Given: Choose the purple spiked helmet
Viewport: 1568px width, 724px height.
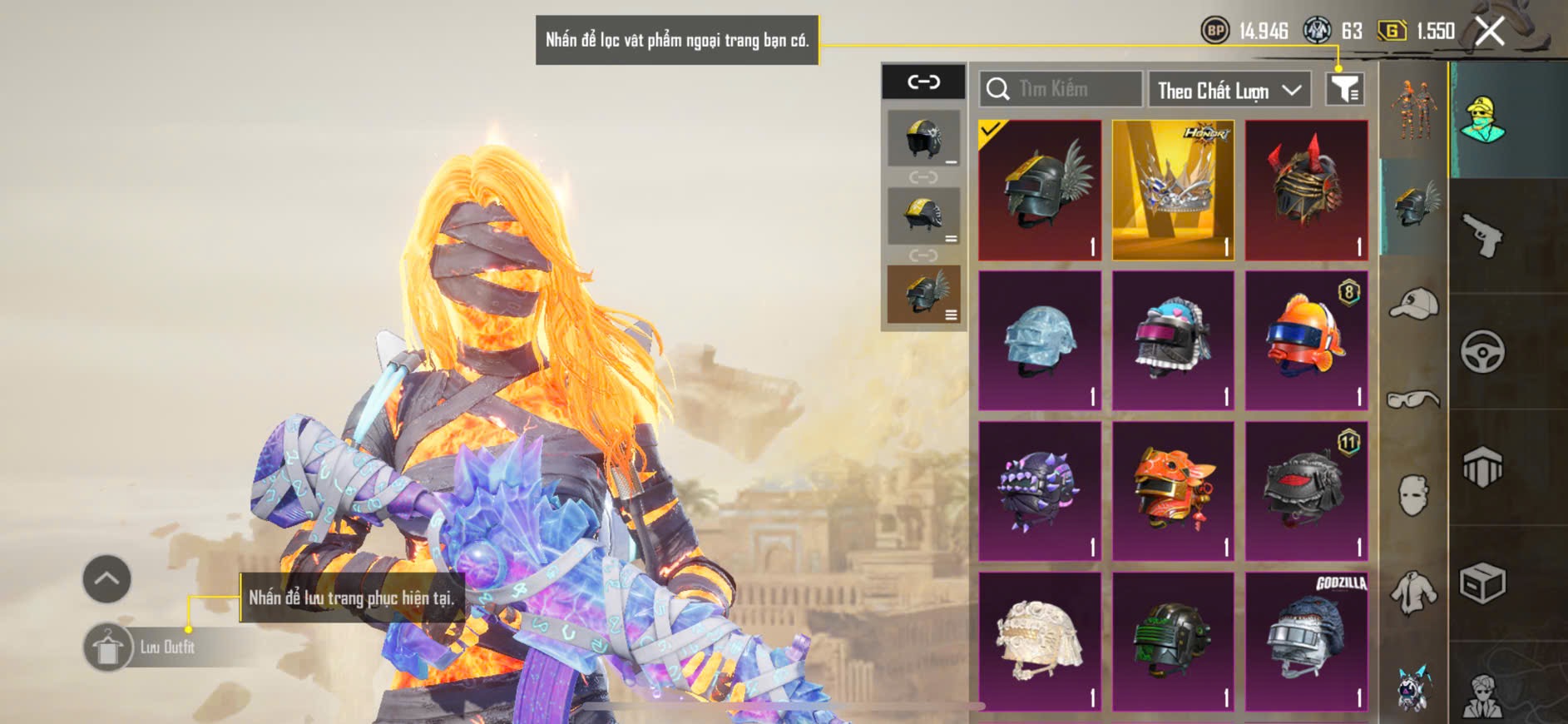Looking at the screenshot, I should pos(1040,491).
